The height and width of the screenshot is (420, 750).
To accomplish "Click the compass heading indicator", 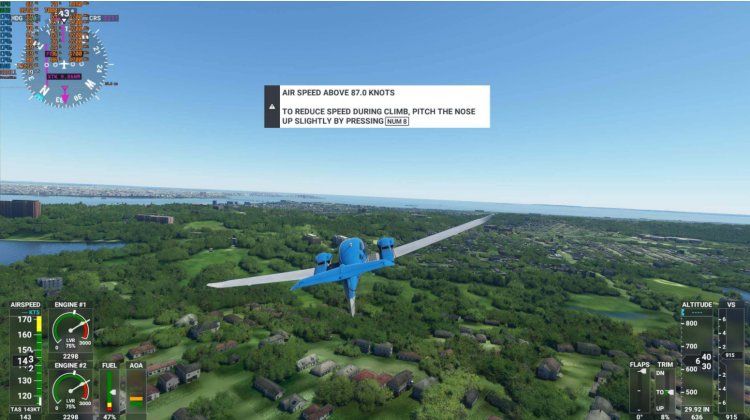I will point(65,67).
